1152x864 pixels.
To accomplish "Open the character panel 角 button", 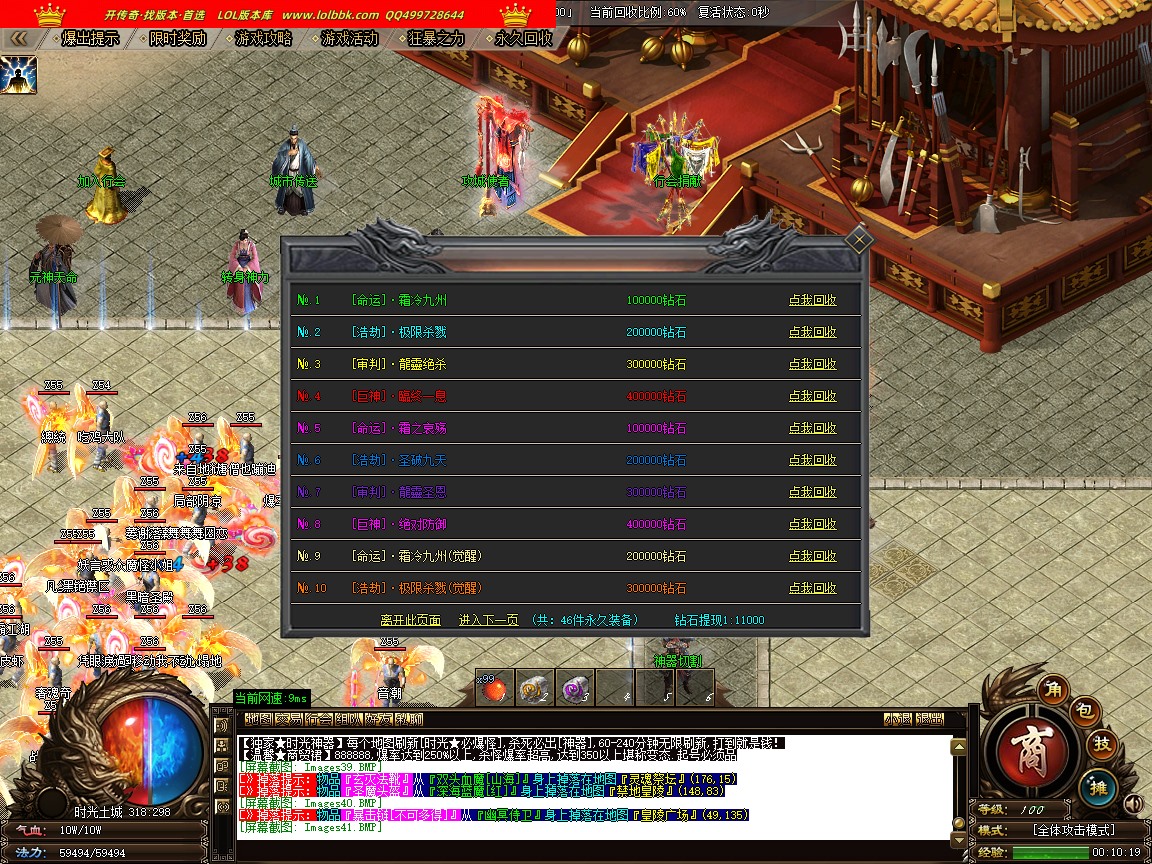I will pos(1052,688).
